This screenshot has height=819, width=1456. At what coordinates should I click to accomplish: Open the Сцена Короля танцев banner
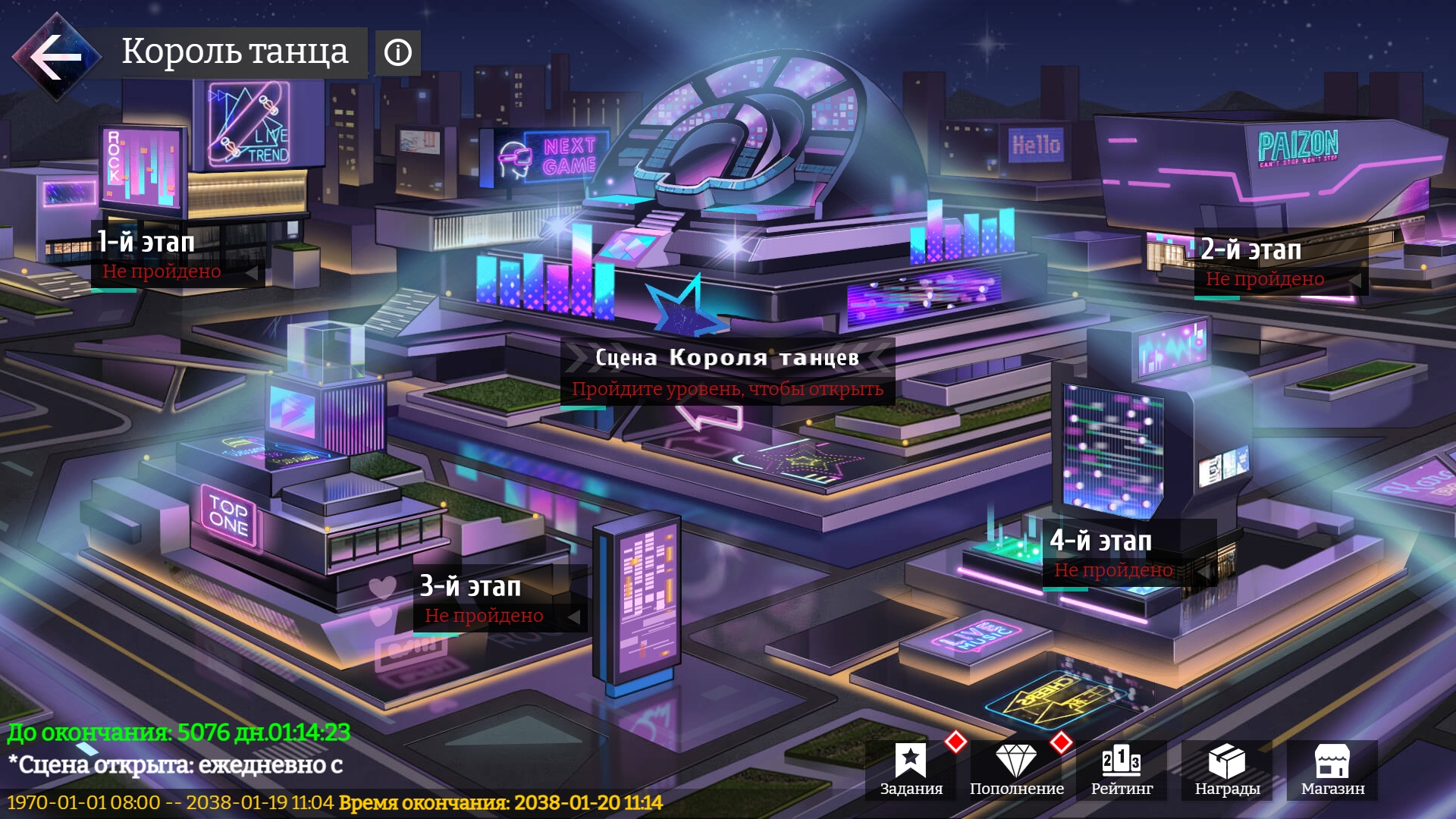pyautogui.click(x=728, y=359)
